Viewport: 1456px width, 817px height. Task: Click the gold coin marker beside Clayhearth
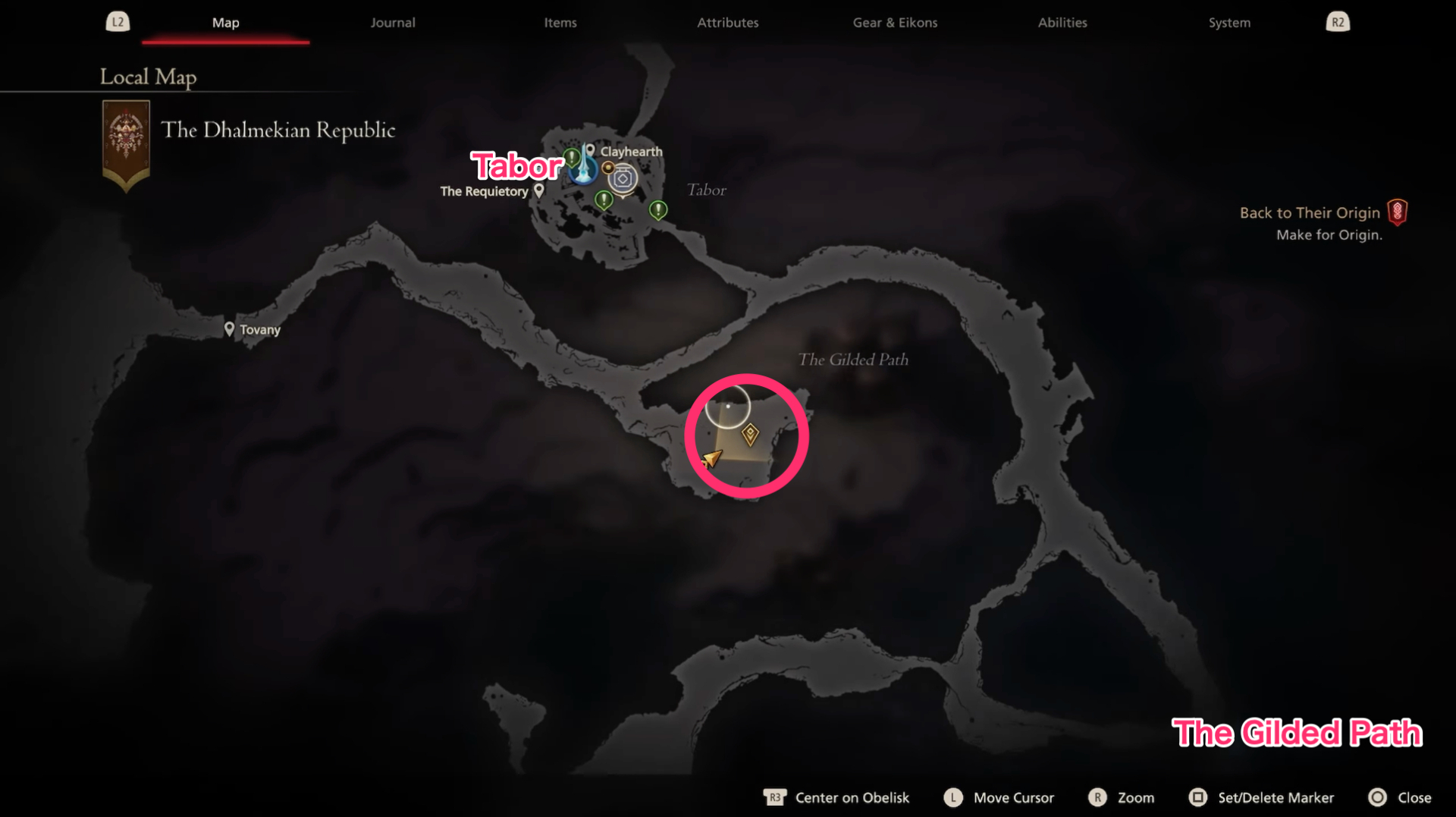tap(609, 168)
